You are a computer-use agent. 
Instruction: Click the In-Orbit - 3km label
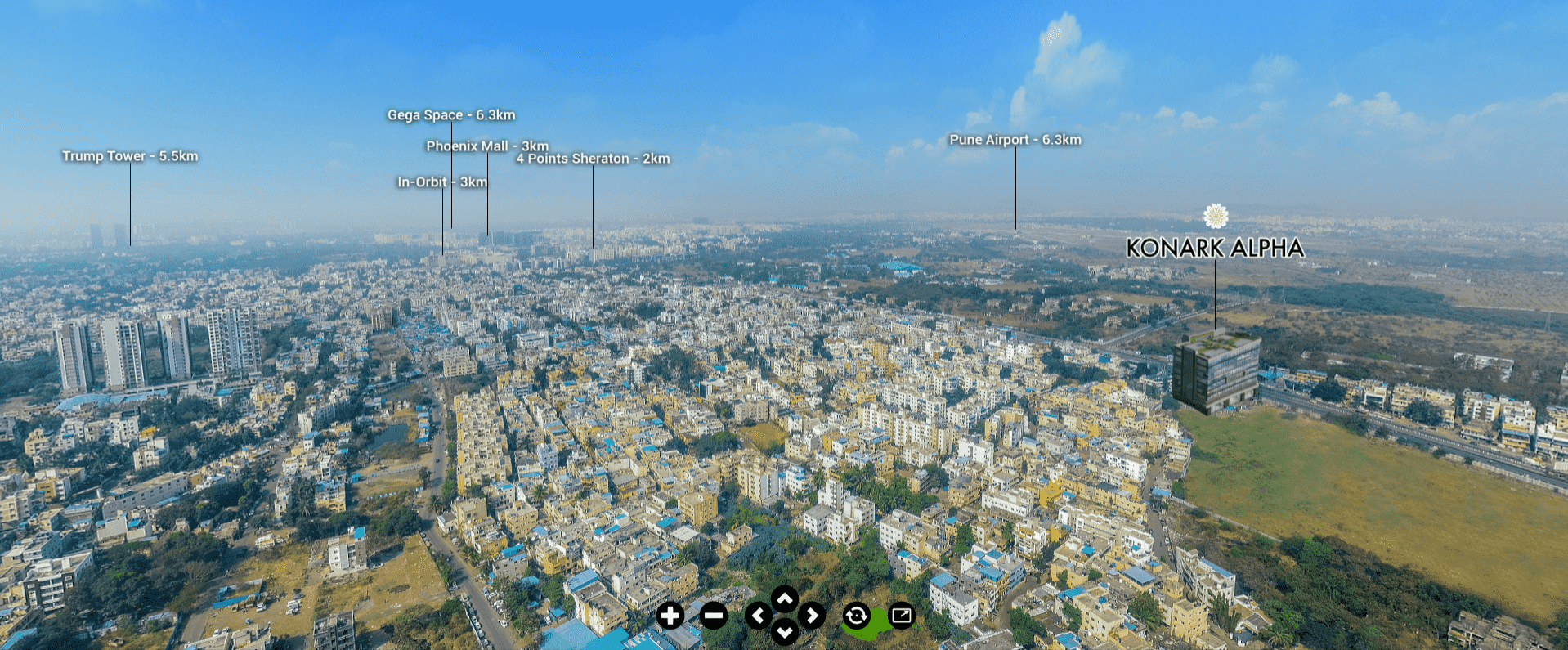point(442,182)
